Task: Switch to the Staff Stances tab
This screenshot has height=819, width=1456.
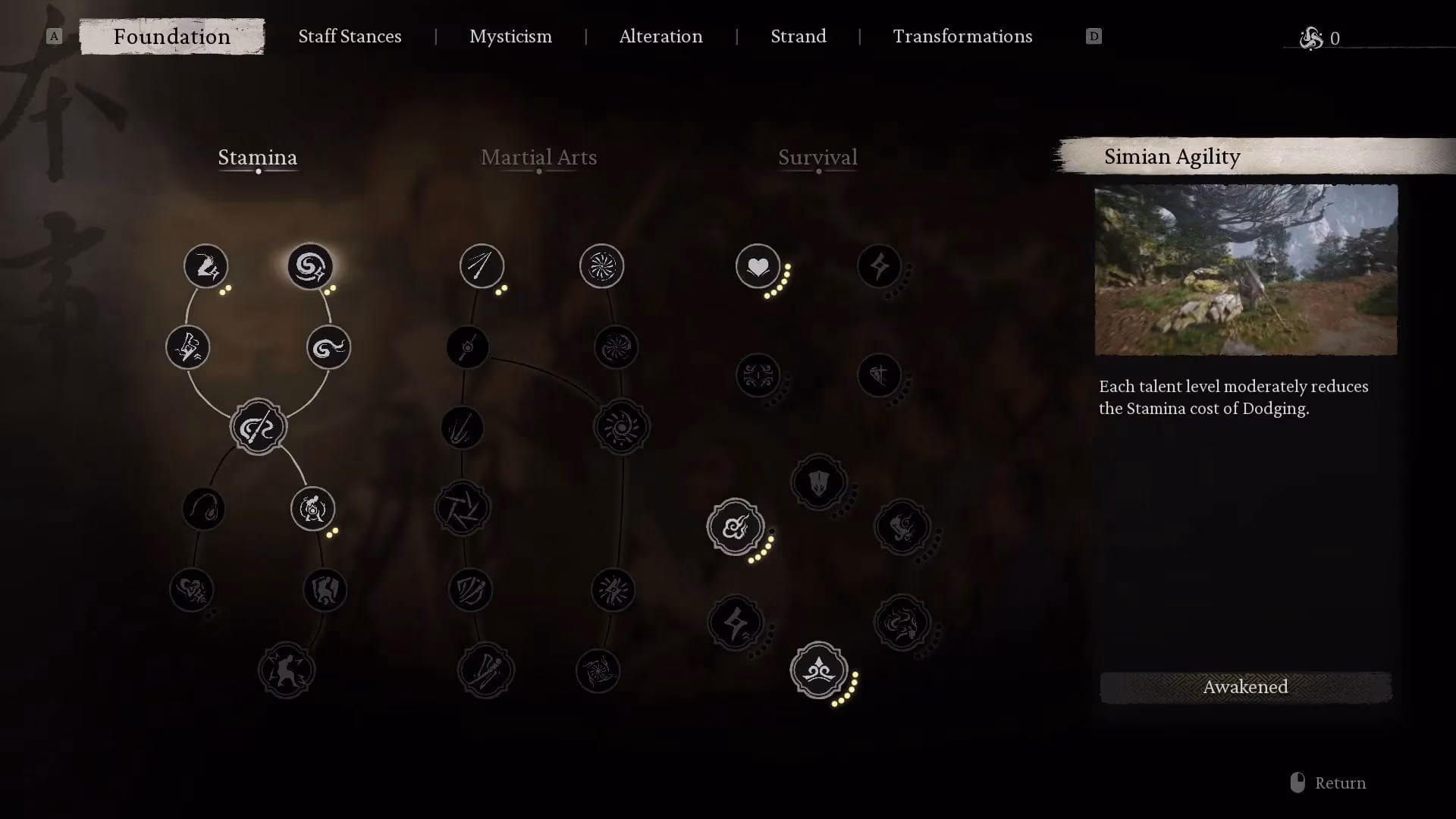Action: (350, 36)
